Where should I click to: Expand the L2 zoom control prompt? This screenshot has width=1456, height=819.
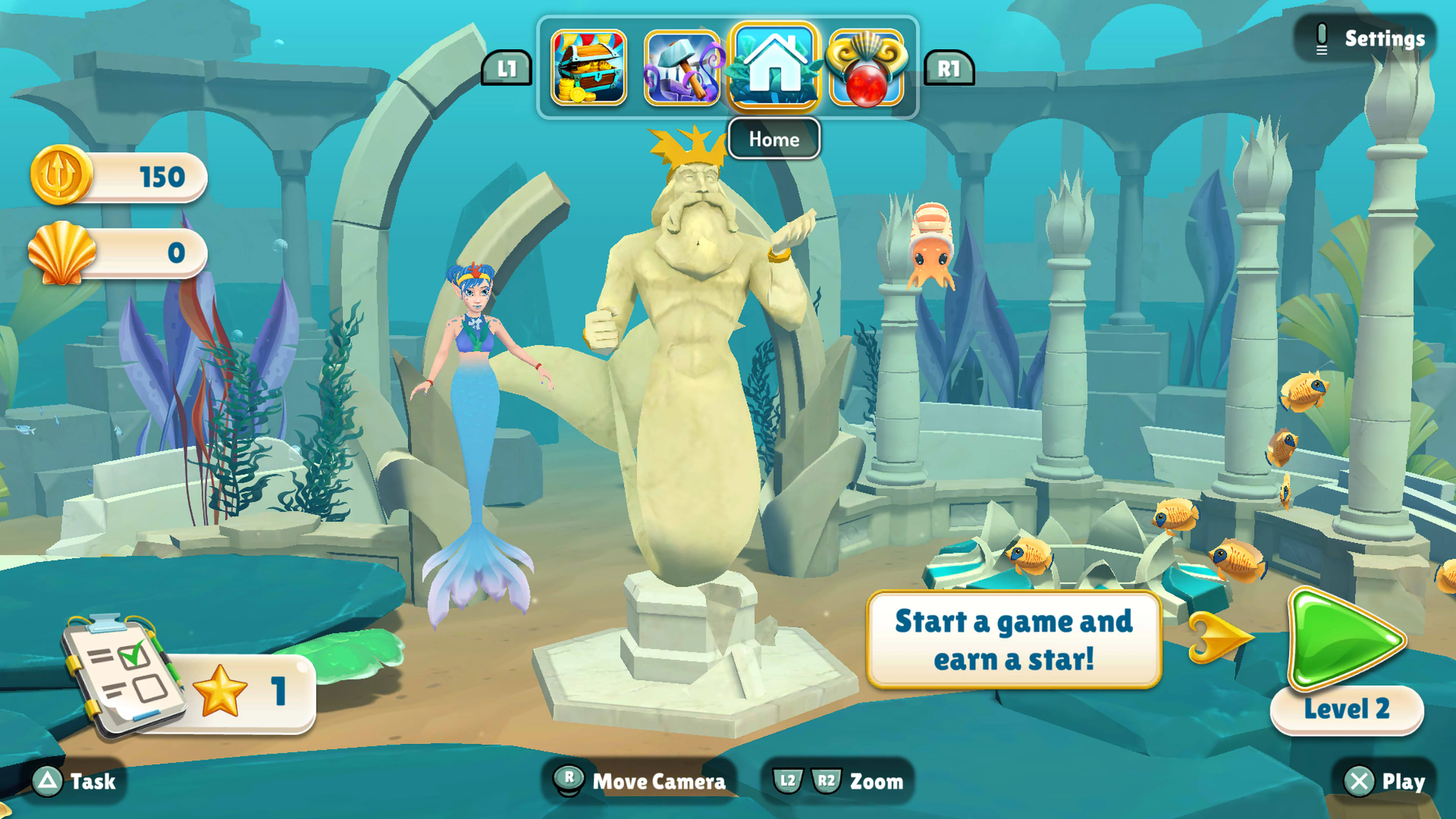click(786, 782)
